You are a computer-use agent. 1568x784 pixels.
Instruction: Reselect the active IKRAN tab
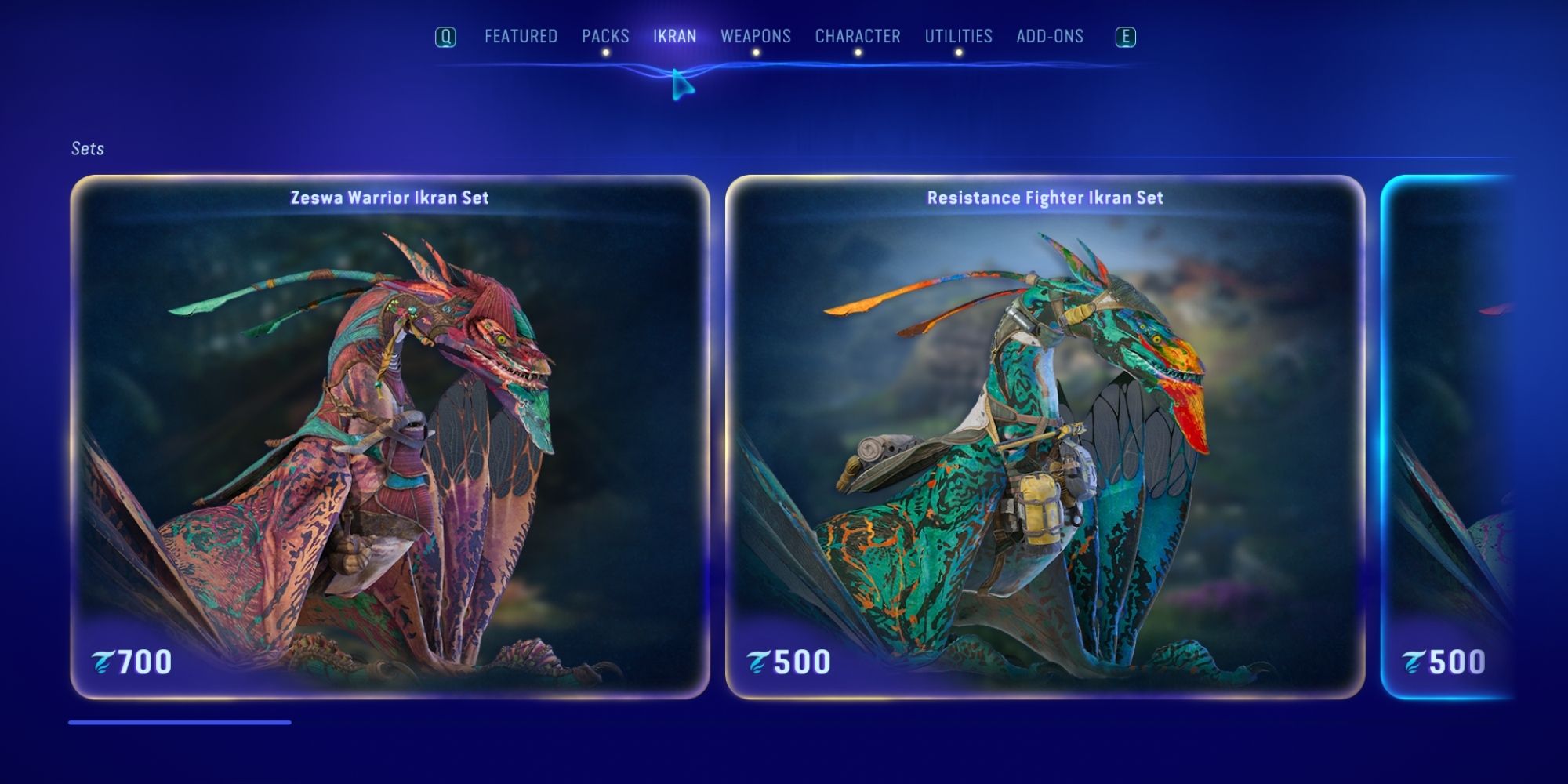click(676, 36)
